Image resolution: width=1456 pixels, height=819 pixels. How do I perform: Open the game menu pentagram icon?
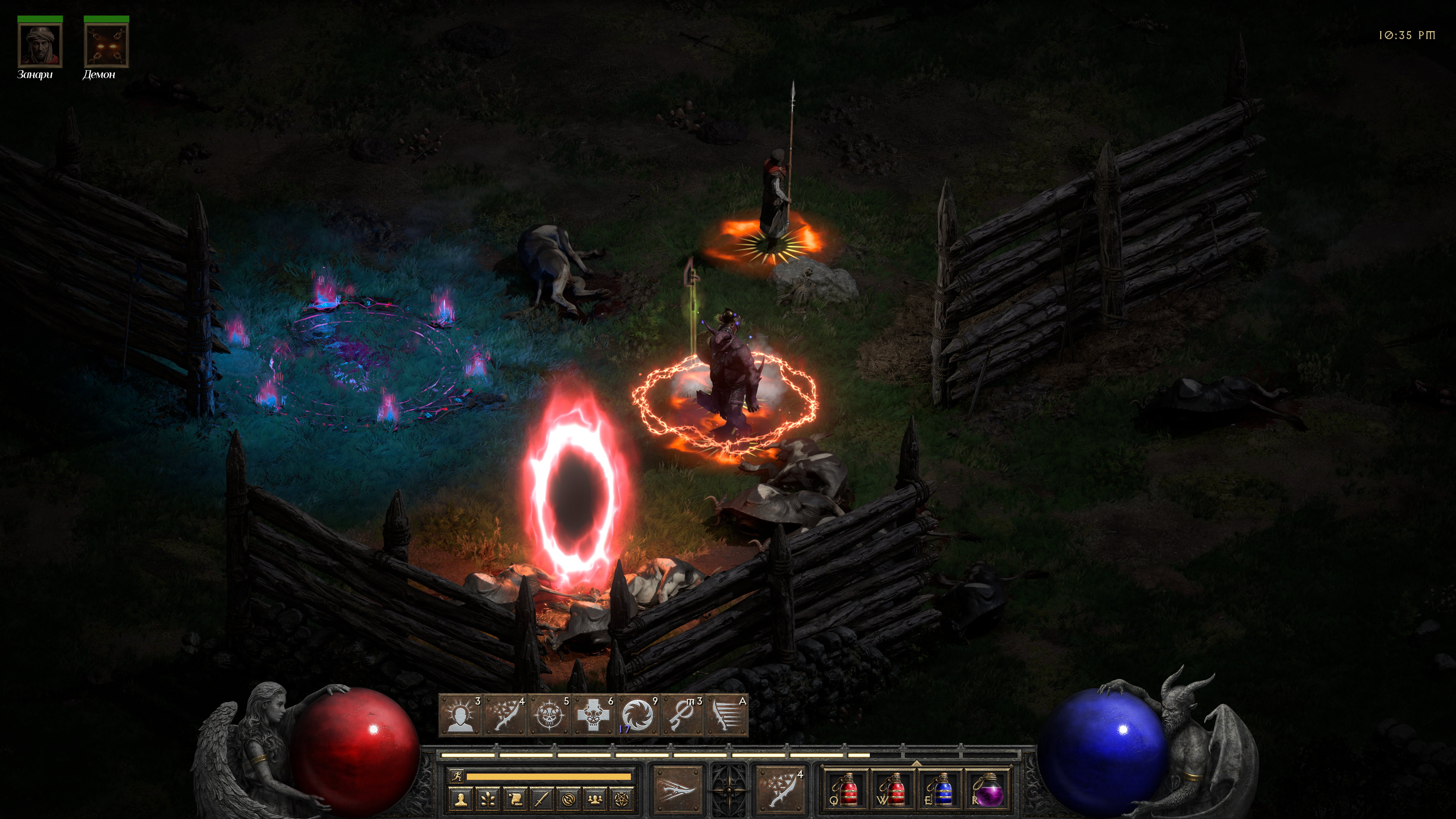click(622, 799)
